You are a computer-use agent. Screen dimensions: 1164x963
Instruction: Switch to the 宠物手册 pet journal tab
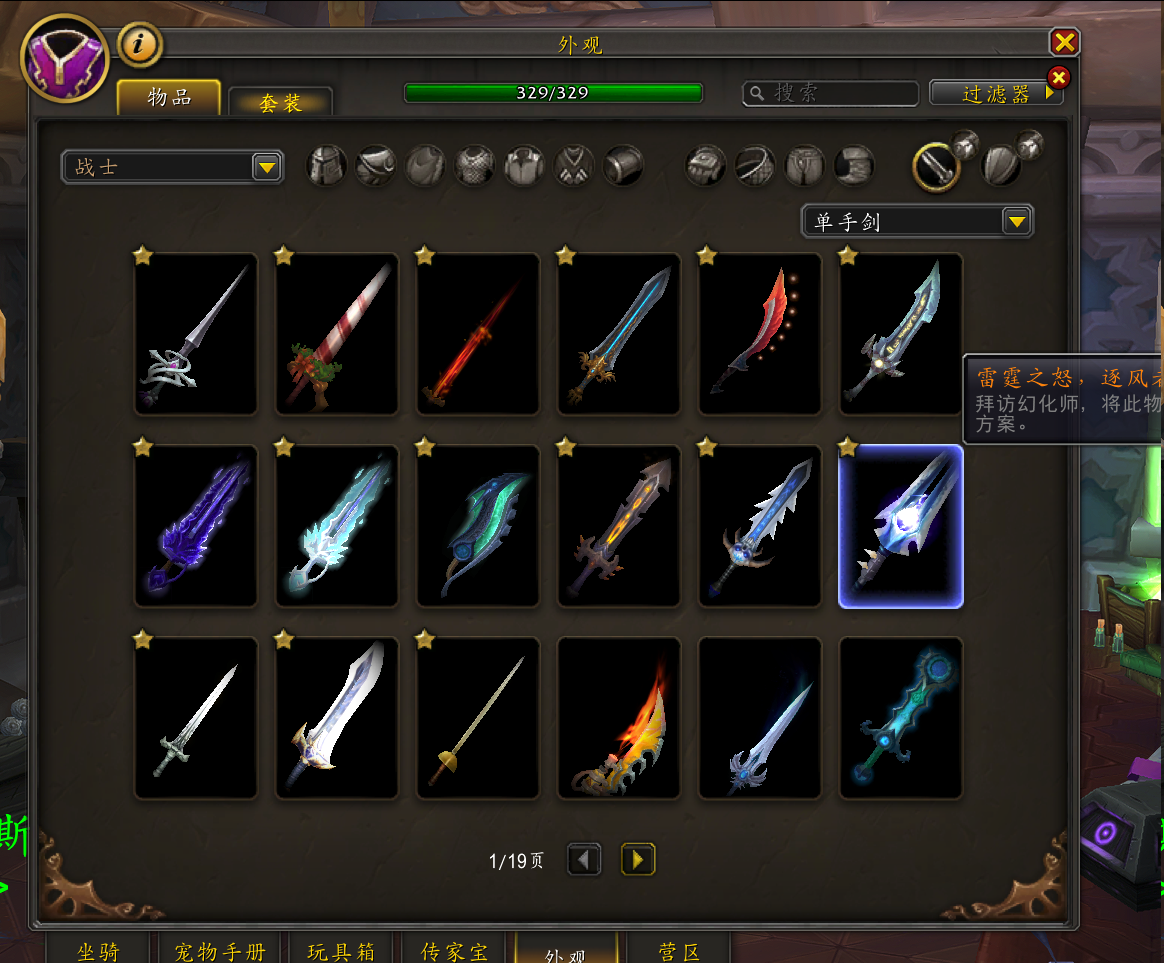(x=220, y=950)
